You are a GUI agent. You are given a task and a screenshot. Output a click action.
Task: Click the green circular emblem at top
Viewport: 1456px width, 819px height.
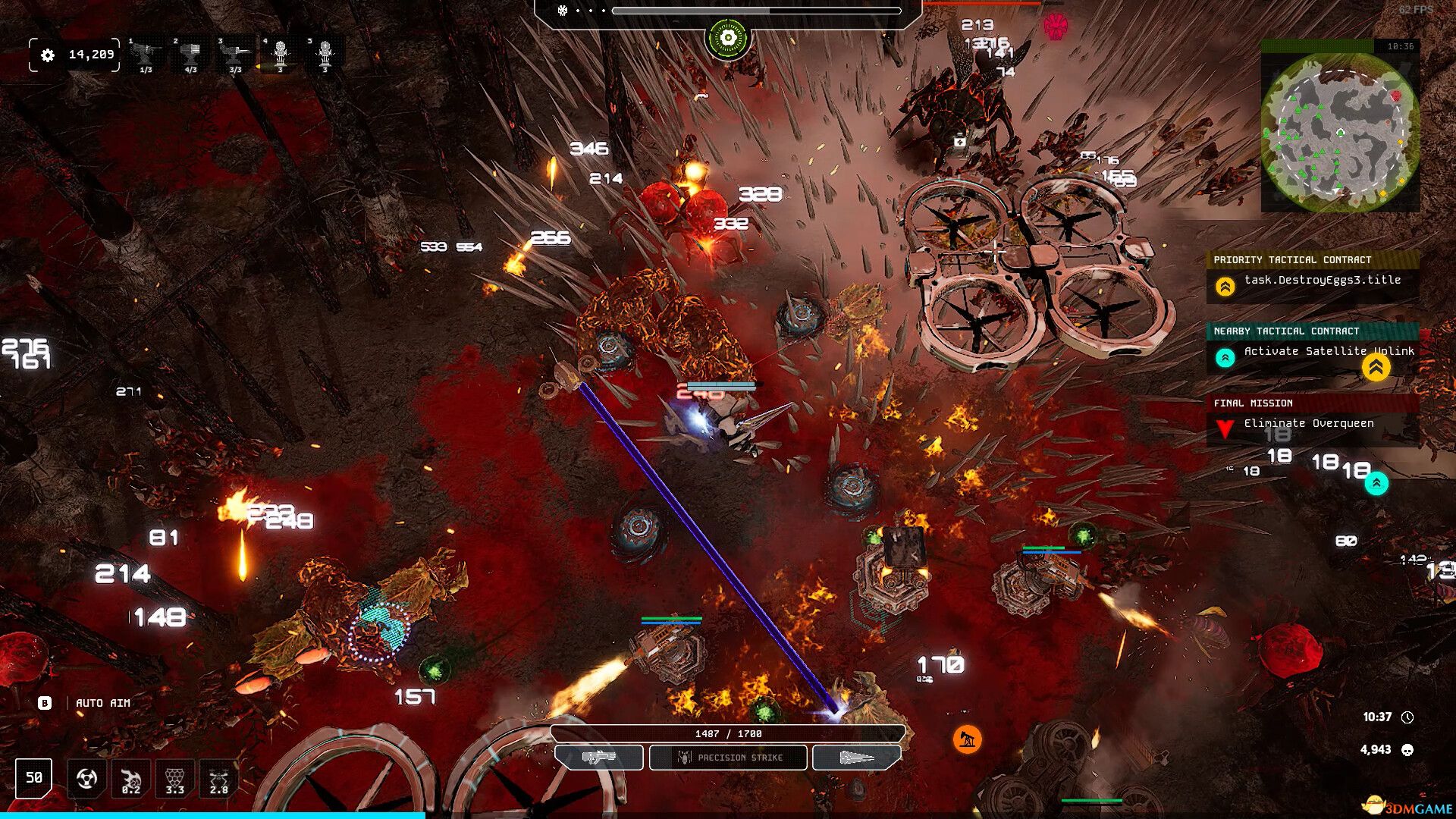tap(728, 38)
